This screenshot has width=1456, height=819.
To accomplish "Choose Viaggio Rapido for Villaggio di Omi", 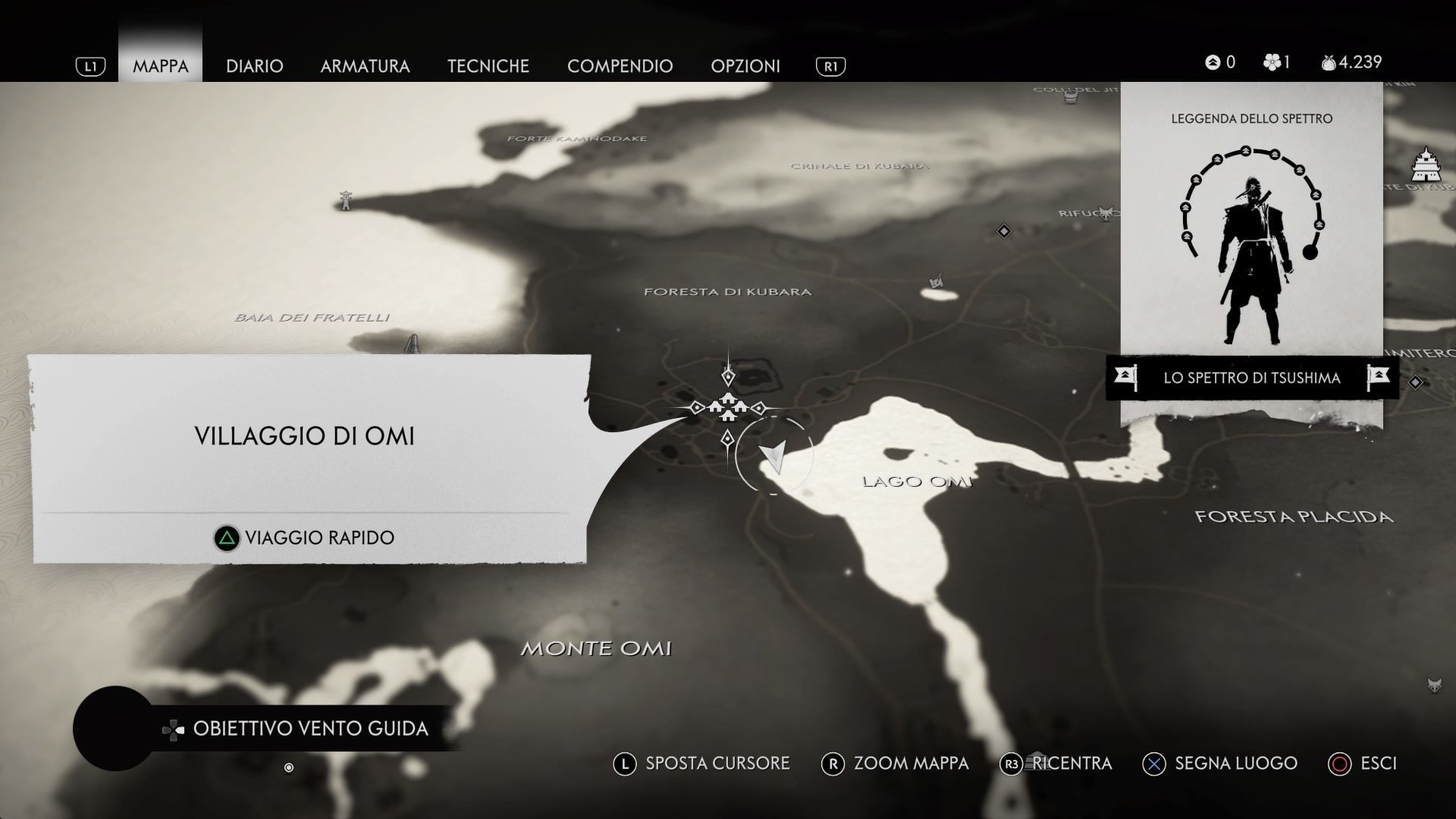I will click(x=305, y=538).
